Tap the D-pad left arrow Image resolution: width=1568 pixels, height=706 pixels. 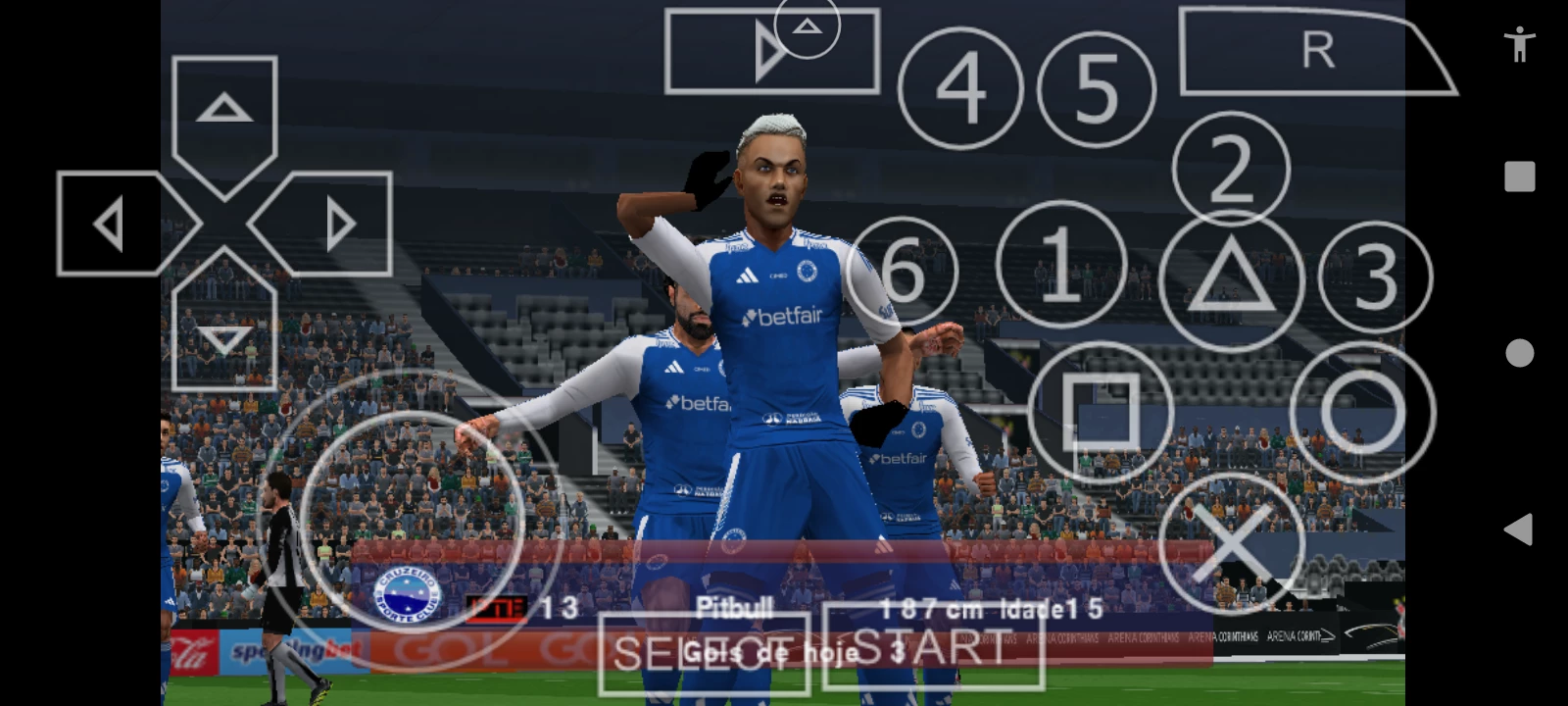point(110,224)
